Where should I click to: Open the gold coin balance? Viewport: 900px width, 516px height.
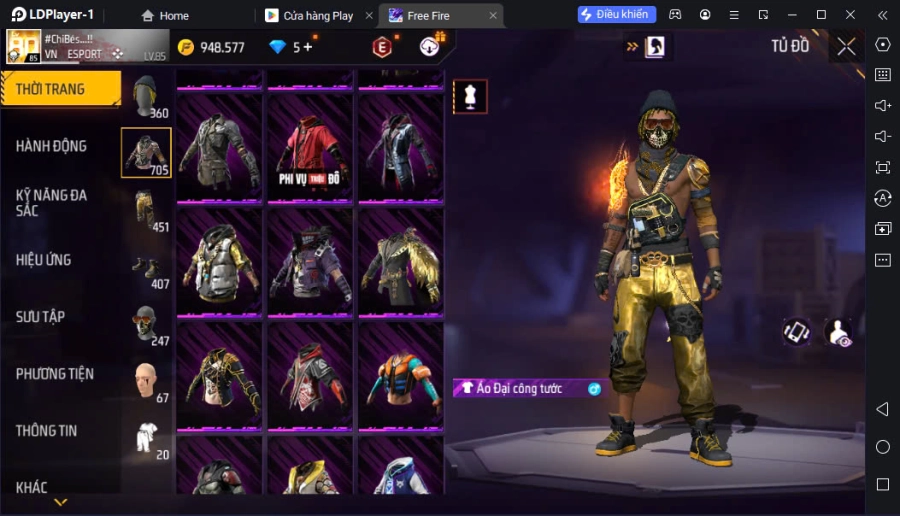(211, 47)
